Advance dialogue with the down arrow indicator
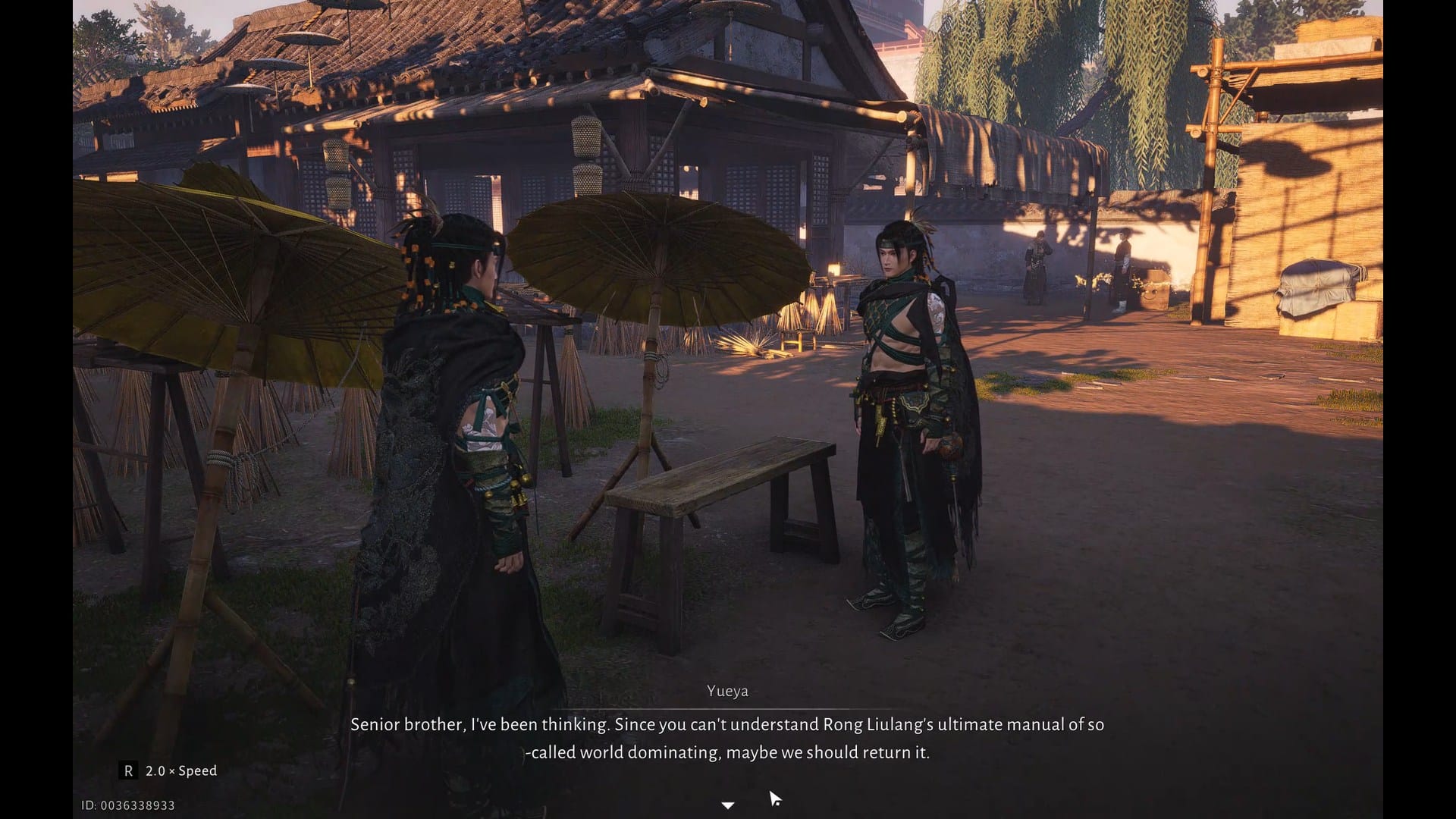 tap(728, 805)
